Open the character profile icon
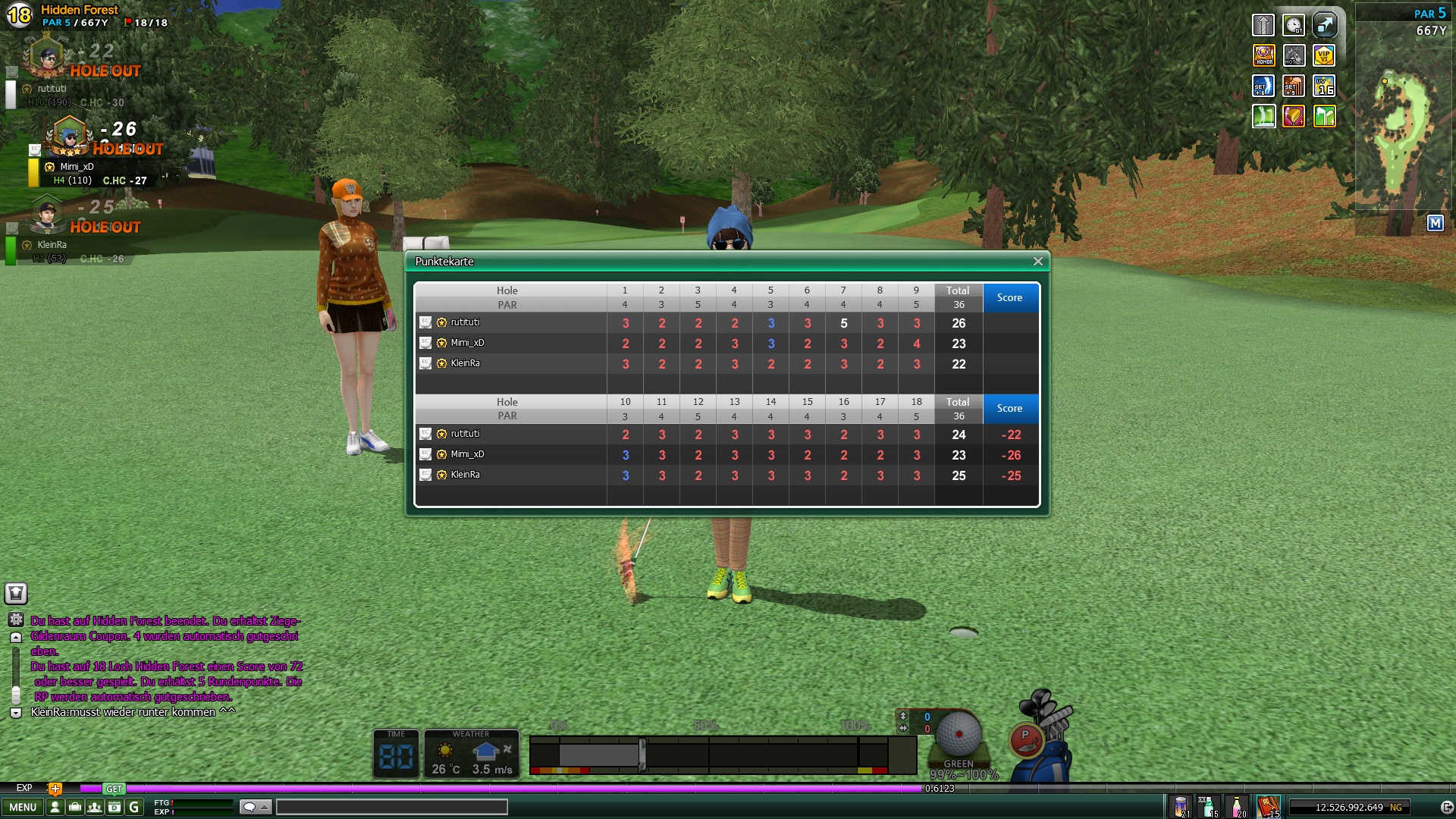Image resolution: width=1456 pixels, height=819 pixels. click(x=55, y=808)
